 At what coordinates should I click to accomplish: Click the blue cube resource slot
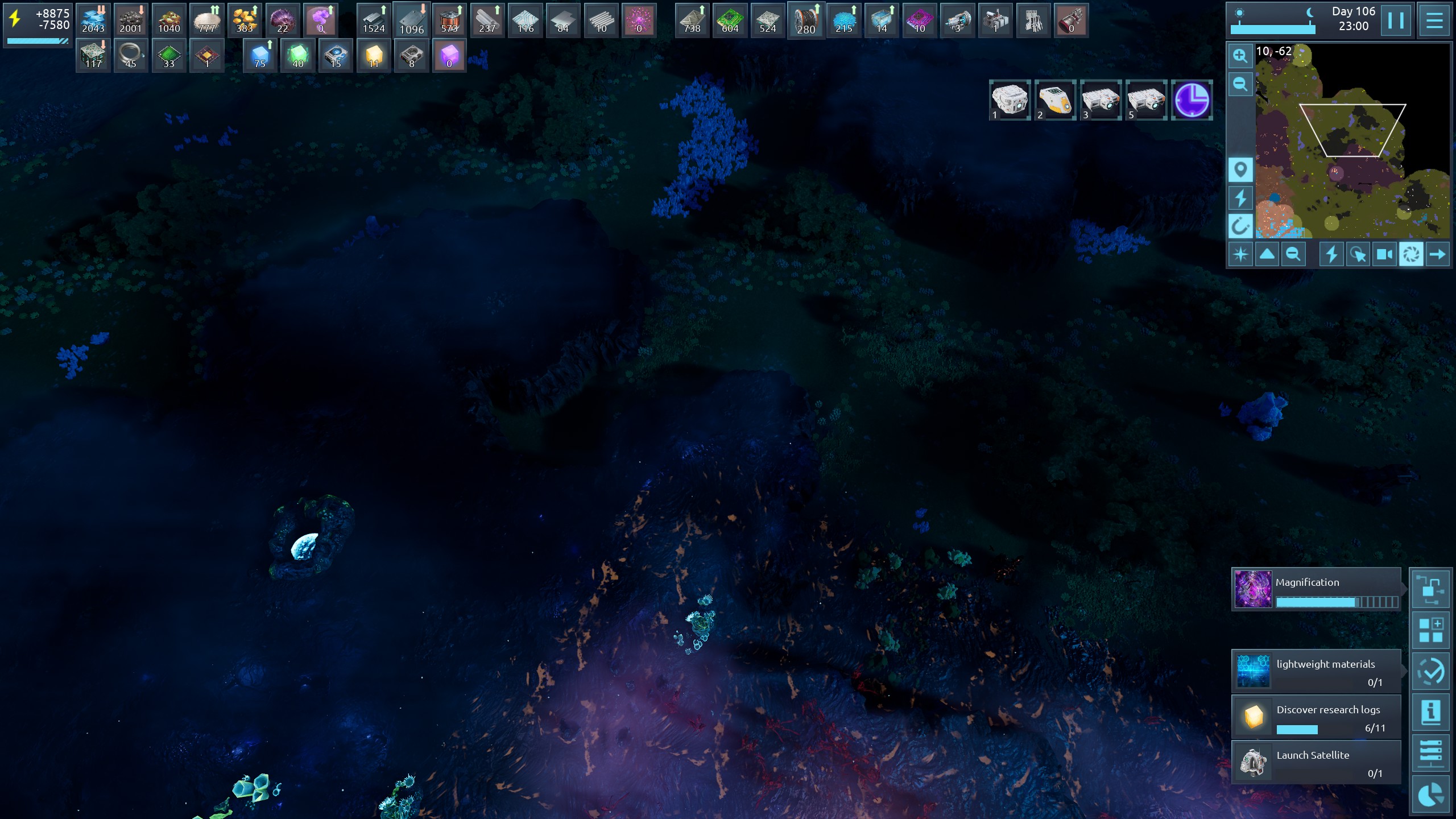click(x=260, y=56)
